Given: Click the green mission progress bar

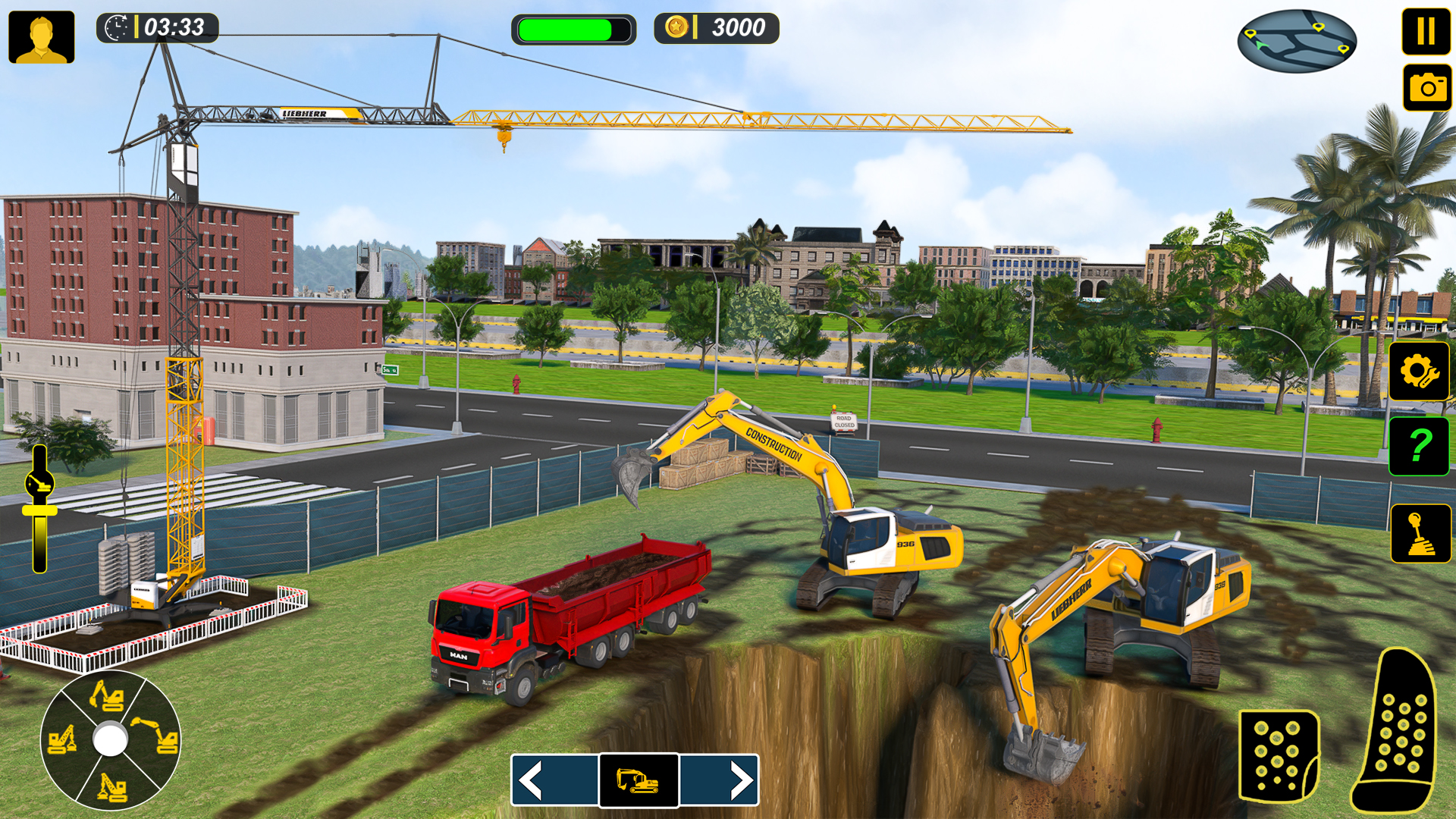Looking at the screenshot, I should 574,30.
